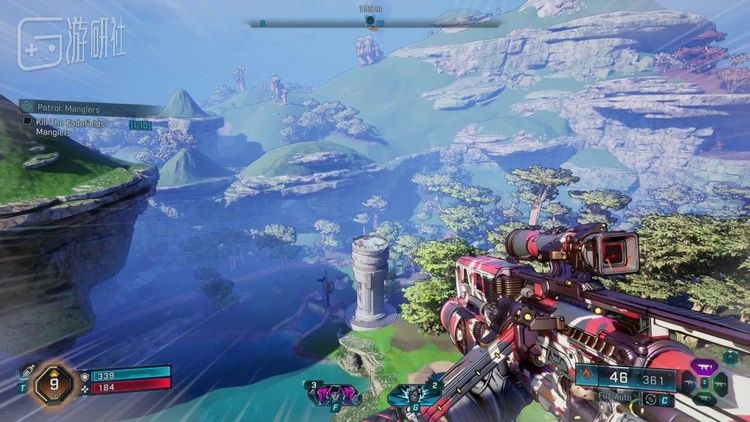Click the compass bar waypoint marker
This screenshot has width=750, height=422.
[370, 21]
